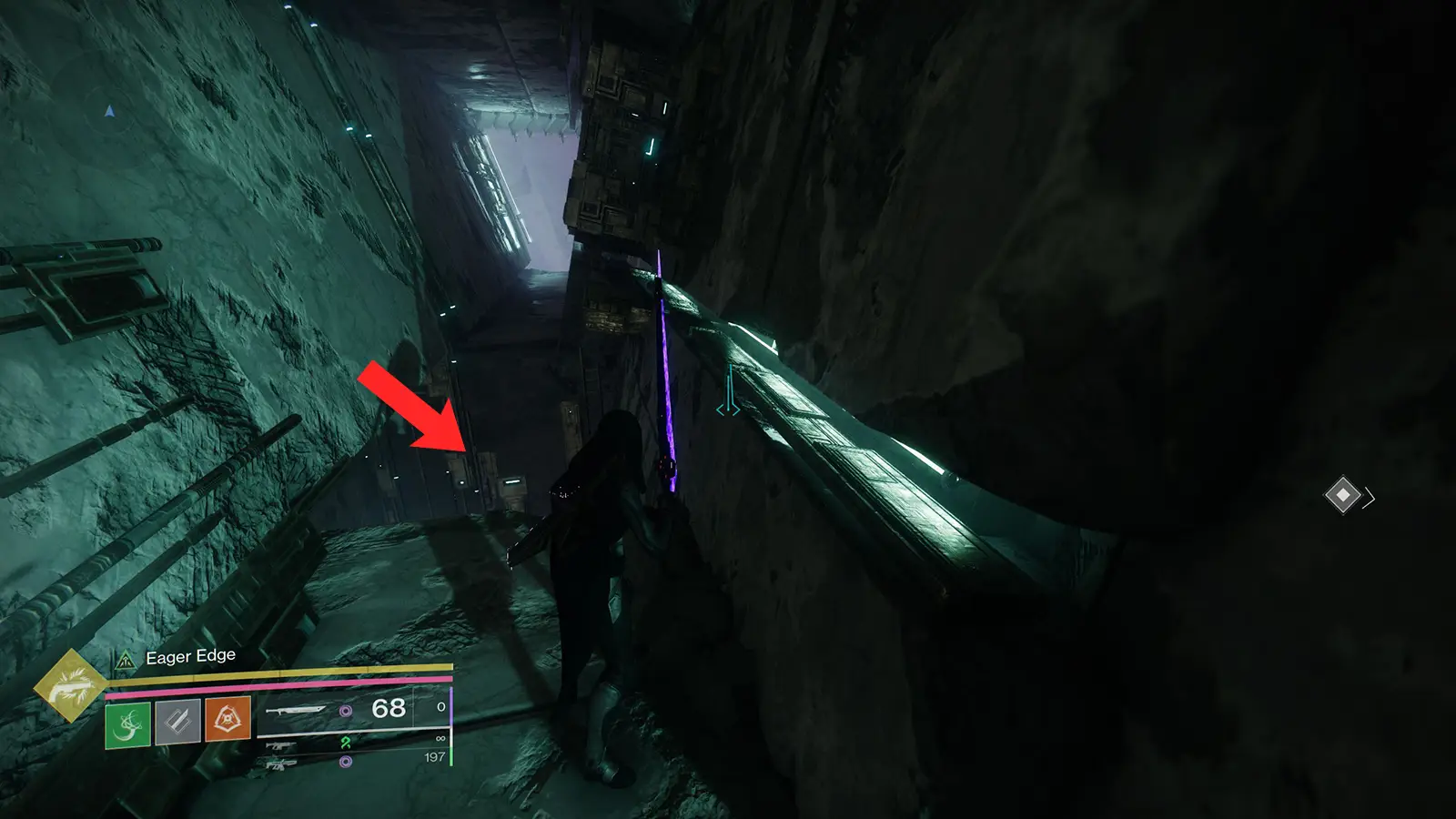This screenshot has width=1456, height=819.
Task: Select the white diamond objective marker
Action: click(x=1342, y=495)
